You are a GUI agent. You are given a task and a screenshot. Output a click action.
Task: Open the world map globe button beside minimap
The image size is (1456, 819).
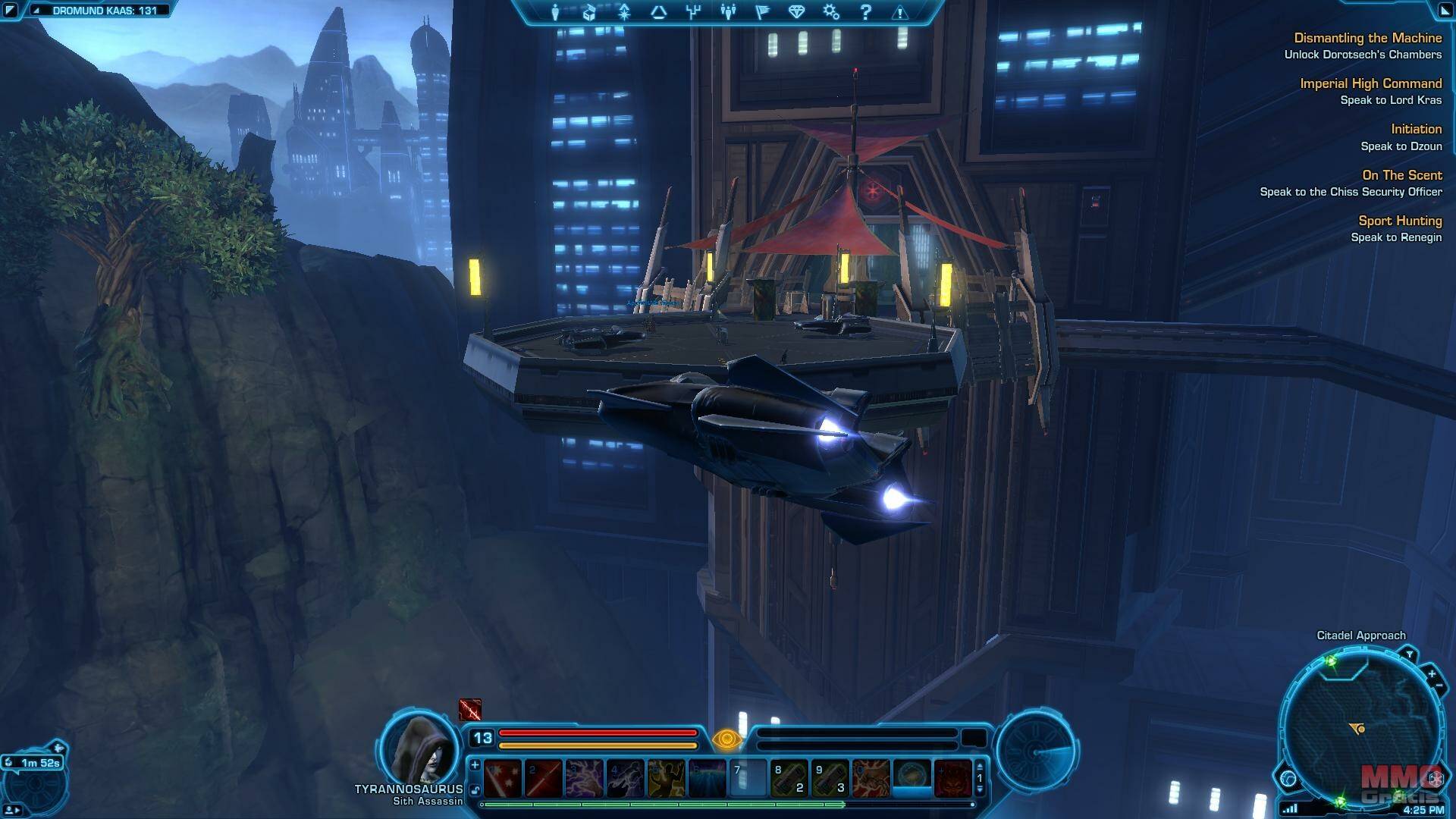[1288, 778]
